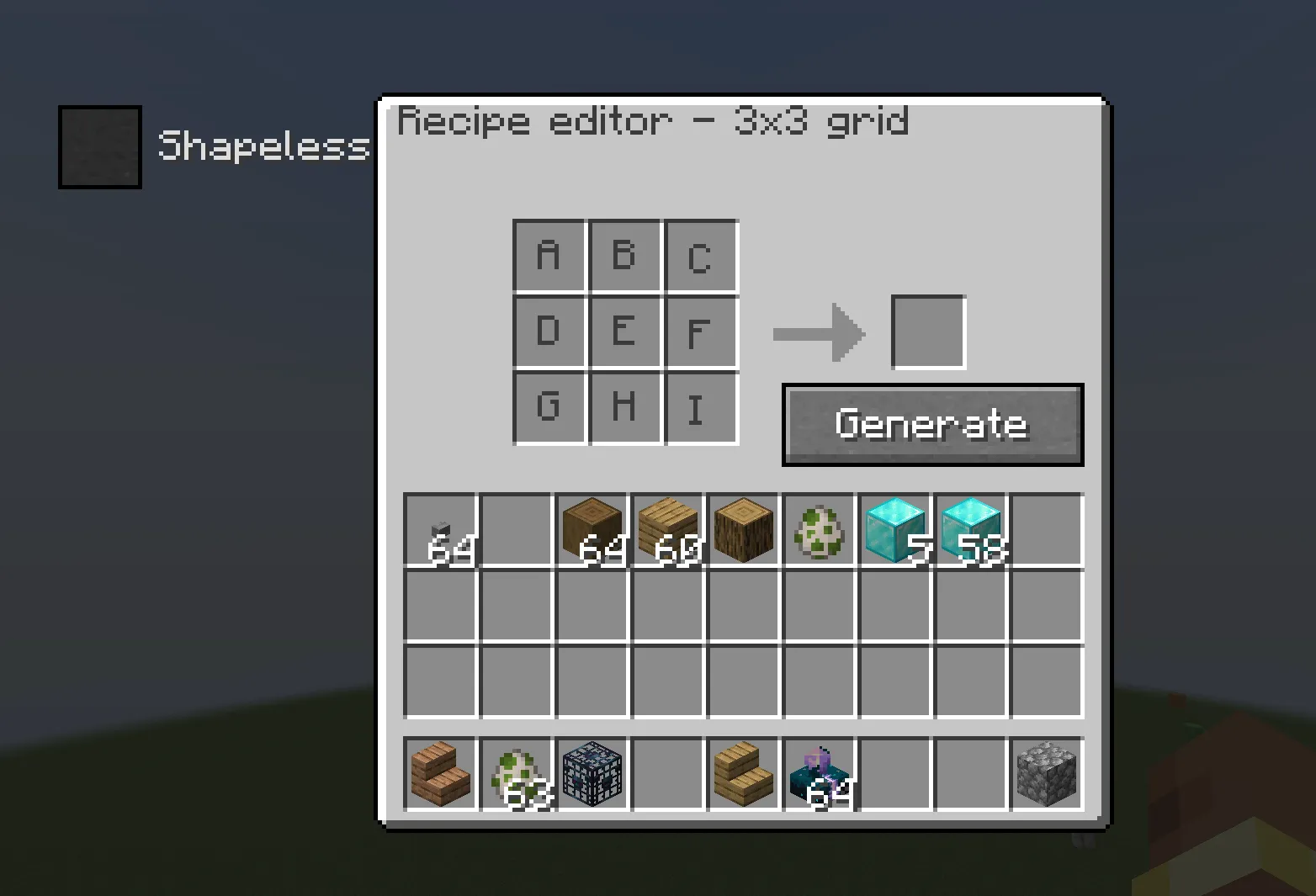Toggle shapeless recipe mode
This screenshot has width=1316, height=896.
98,146
